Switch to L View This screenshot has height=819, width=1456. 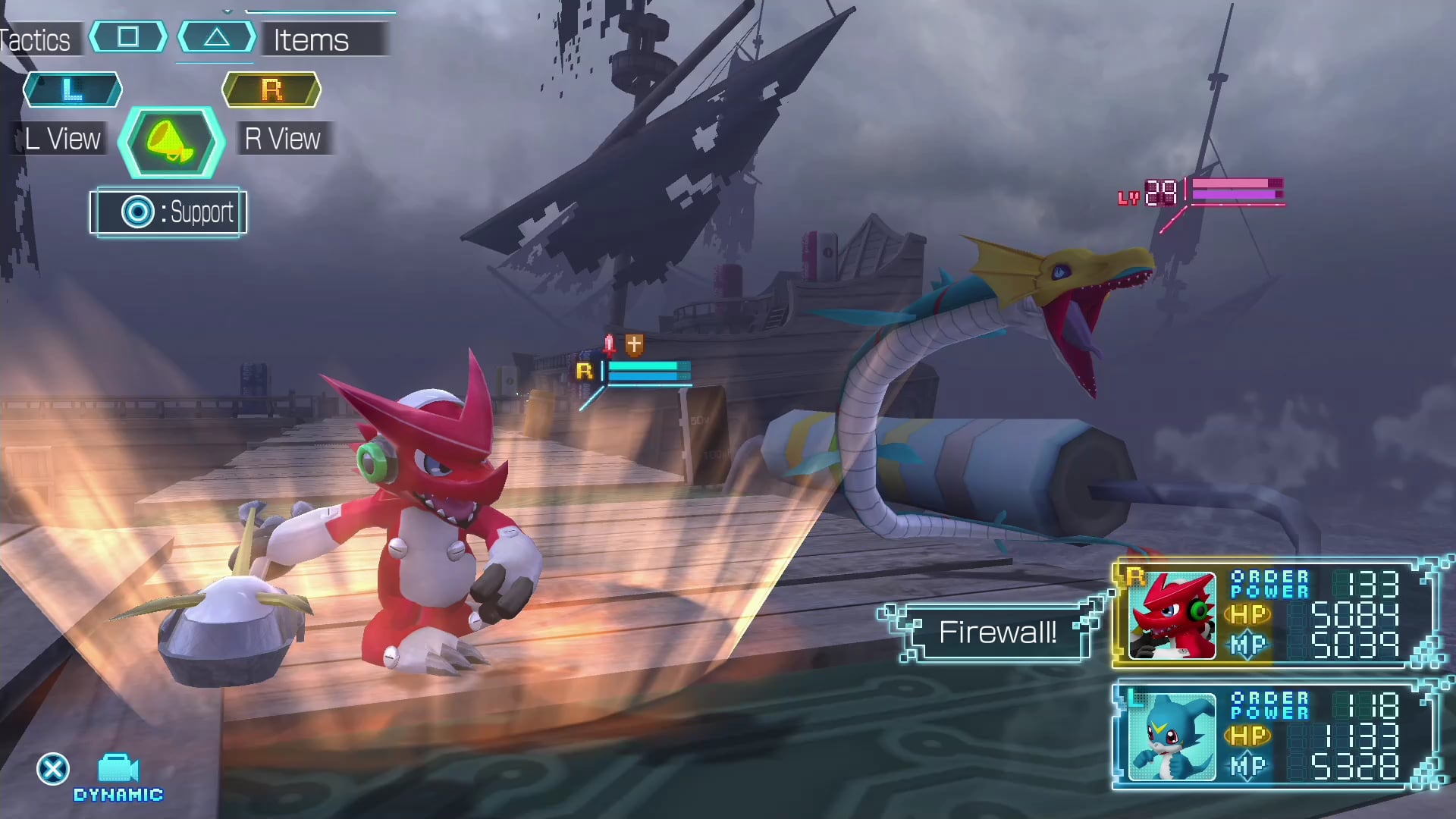(62, 139)
